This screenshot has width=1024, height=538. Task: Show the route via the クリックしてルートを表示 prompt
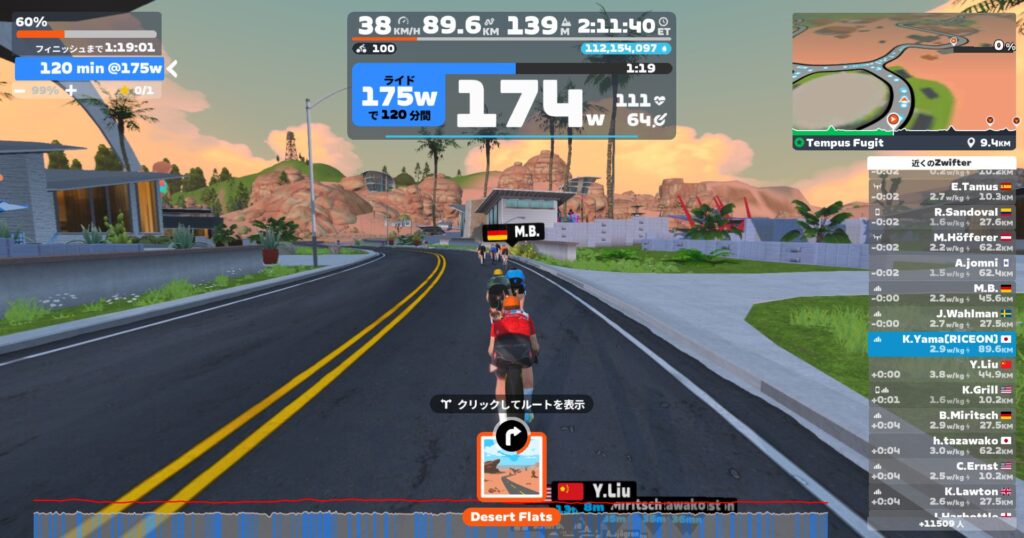point(512,404)
